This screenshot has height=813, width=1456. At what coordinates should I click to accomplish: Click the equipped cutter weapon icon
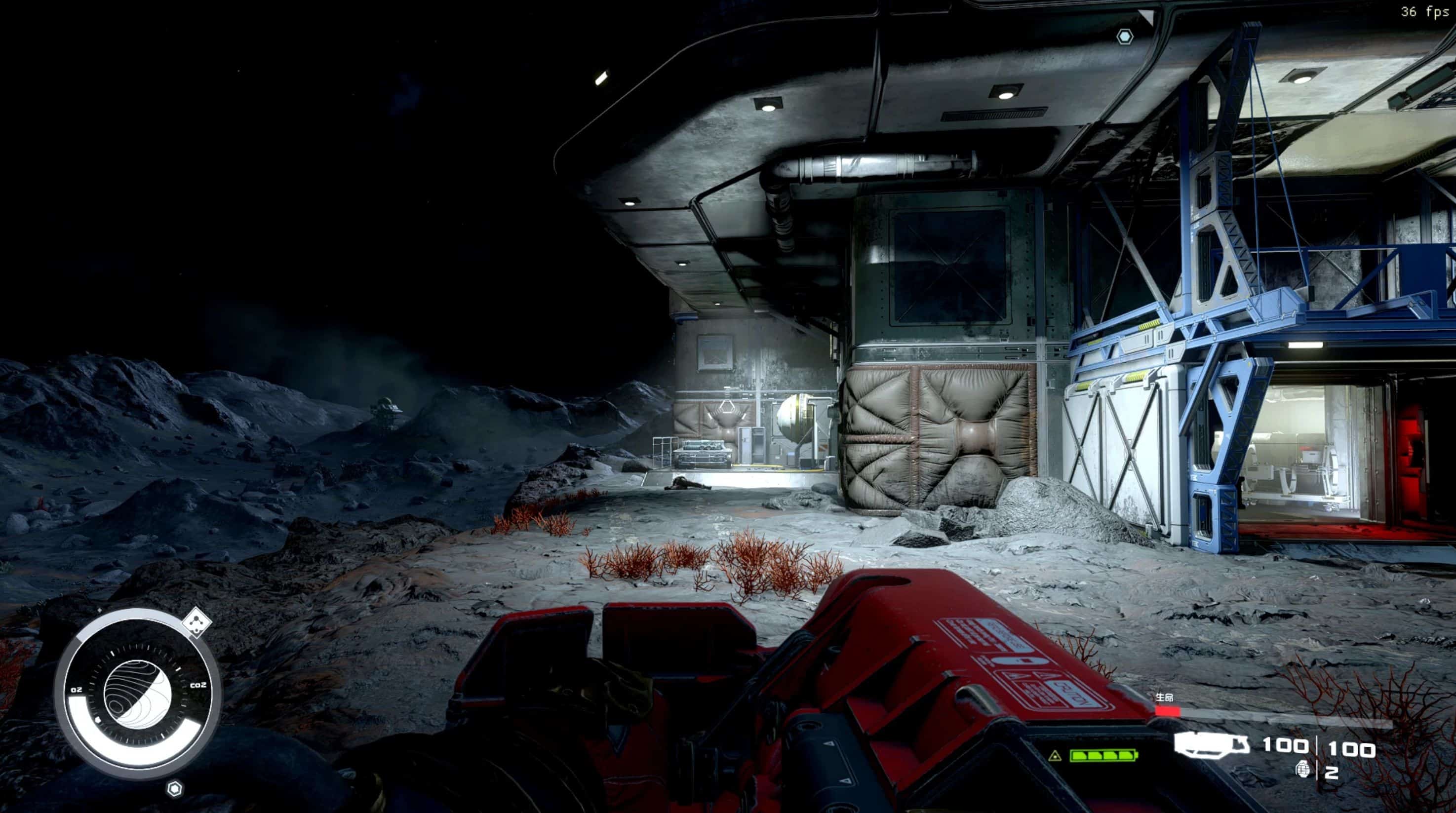pos(1211,745)
